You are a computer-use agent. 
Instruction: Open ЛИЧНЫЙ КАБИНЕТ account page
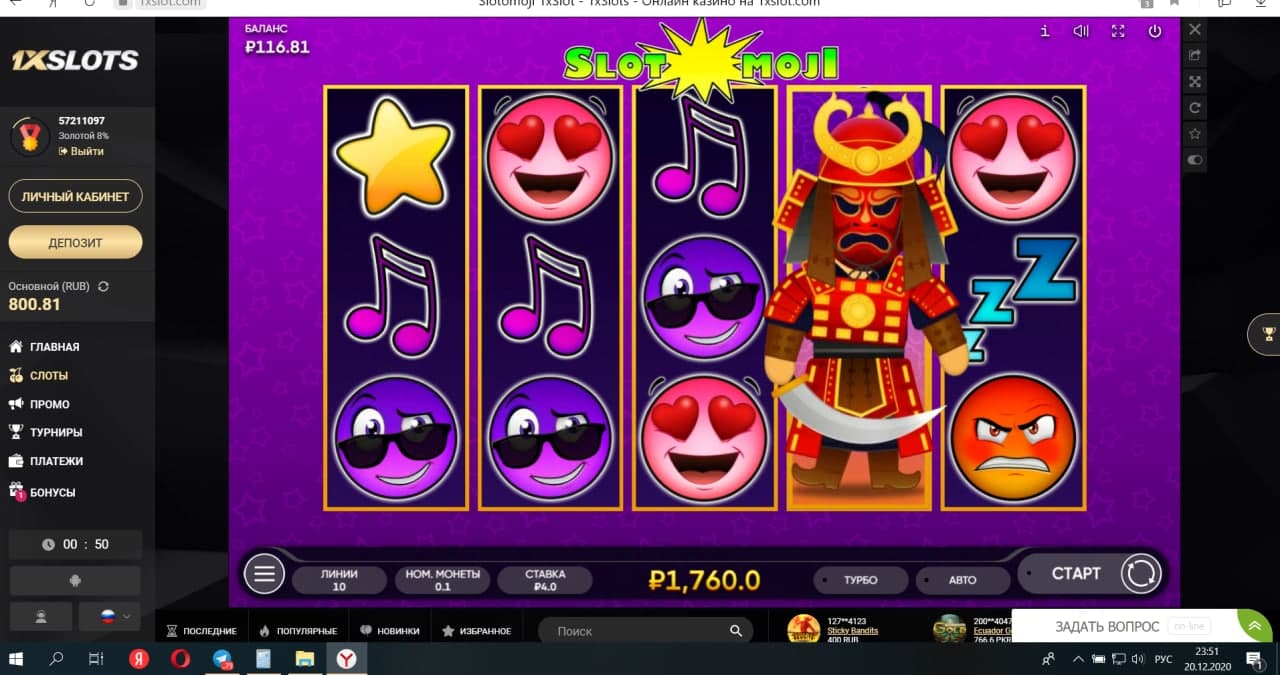pyautogui.click(x=76, y=197)
